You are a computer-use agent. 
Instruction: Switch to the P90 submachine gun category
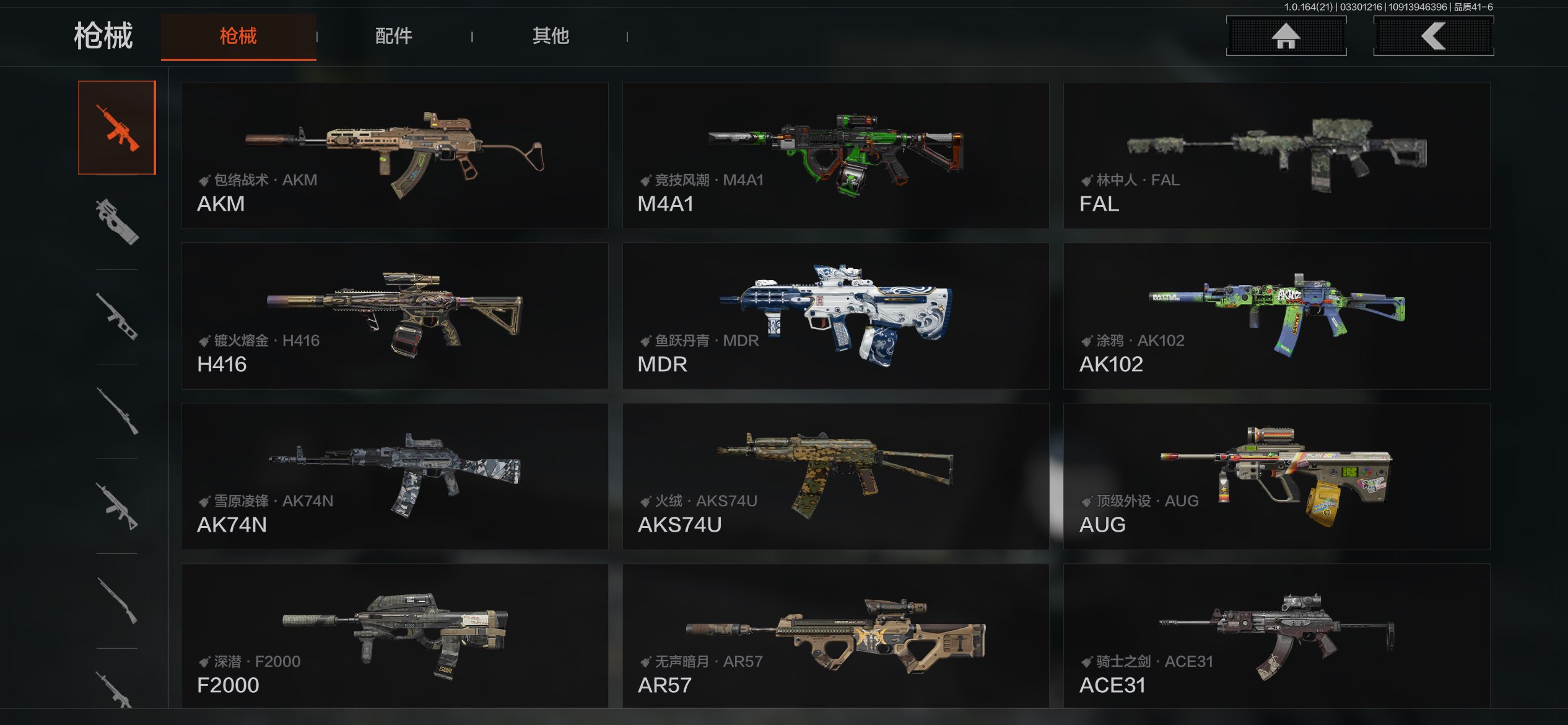click(117, 222)
